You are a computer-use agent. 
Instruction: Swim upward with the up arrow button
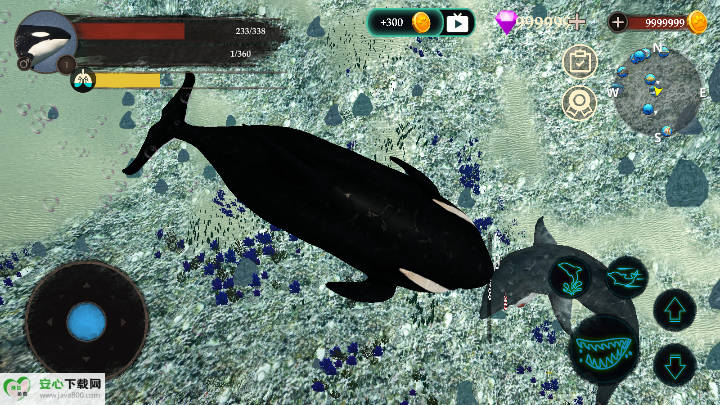pyautogui.click(x=674, y=310)
